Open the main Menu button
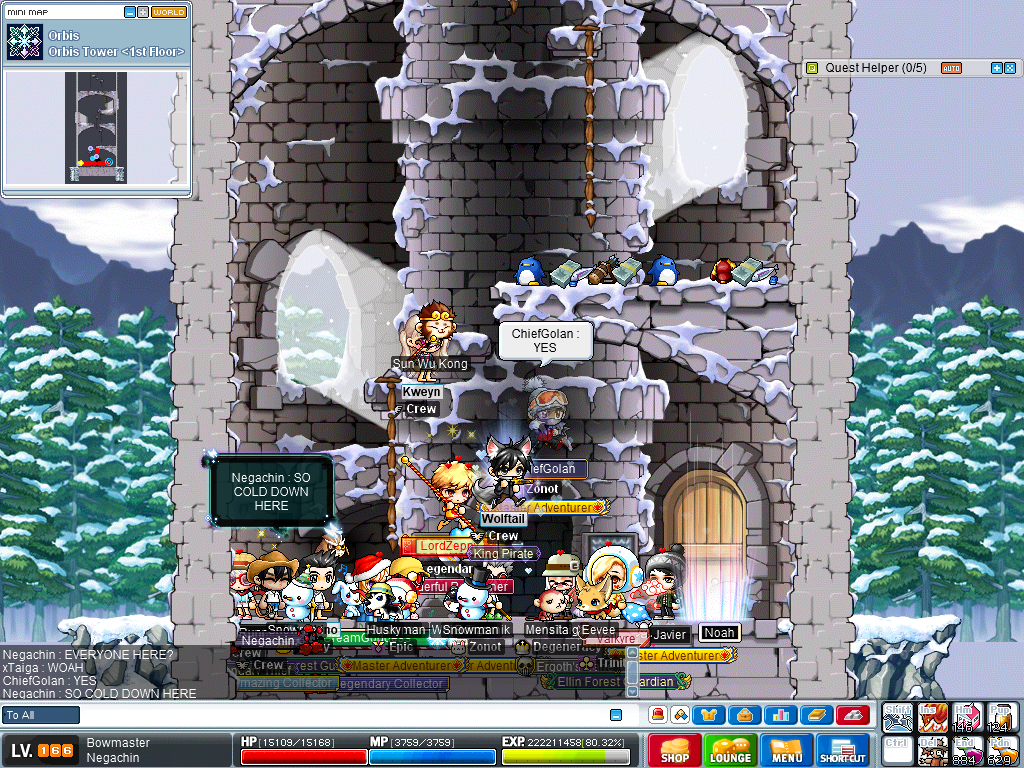 point(787,750)
